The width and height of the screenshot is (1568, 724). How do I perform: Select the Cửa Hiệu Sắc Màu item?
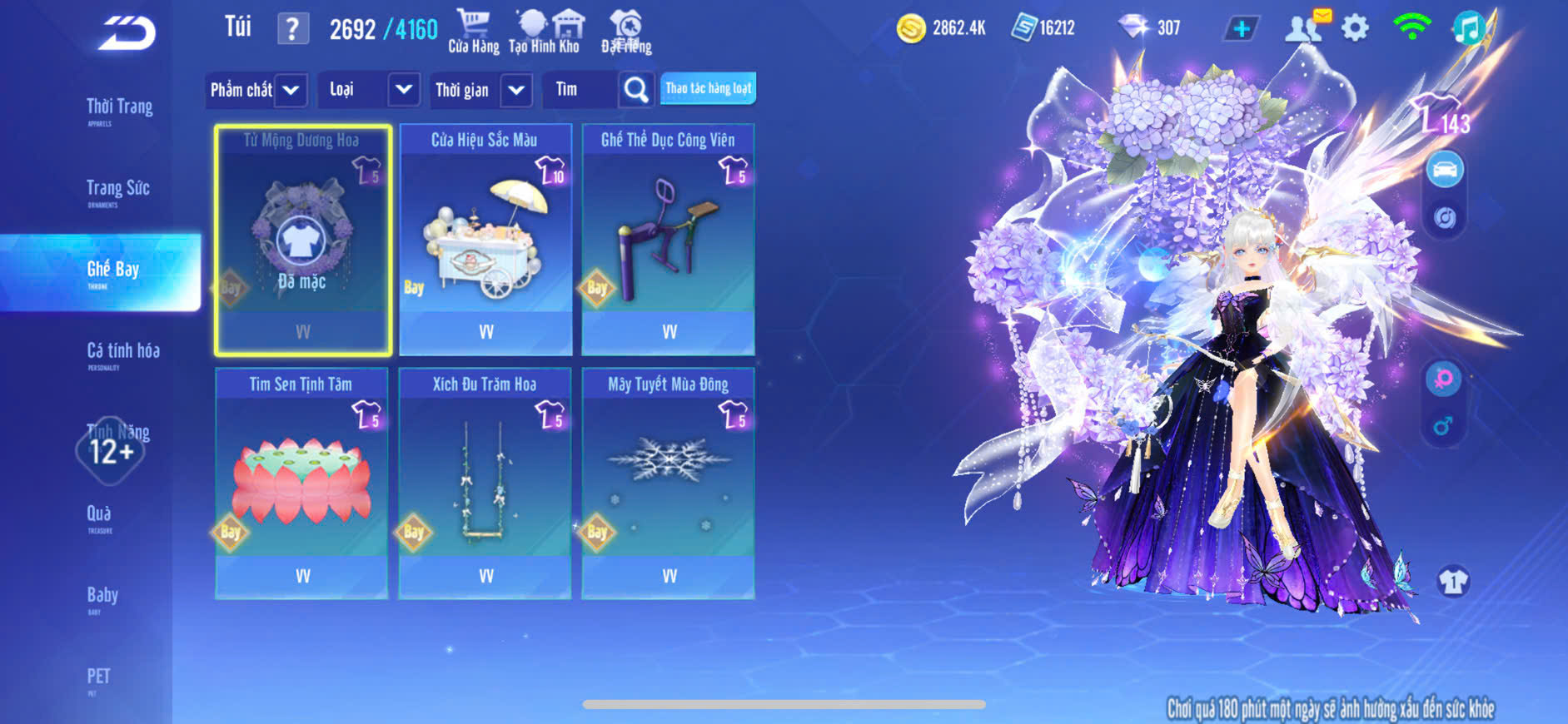coord(485,240)
